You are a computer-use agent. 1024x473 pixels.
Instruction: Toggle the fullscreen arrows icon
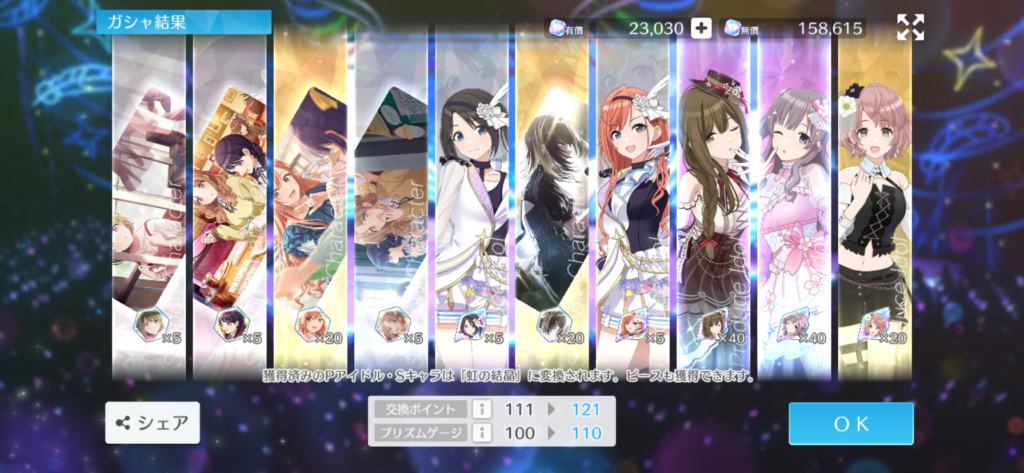click(910, 28)
